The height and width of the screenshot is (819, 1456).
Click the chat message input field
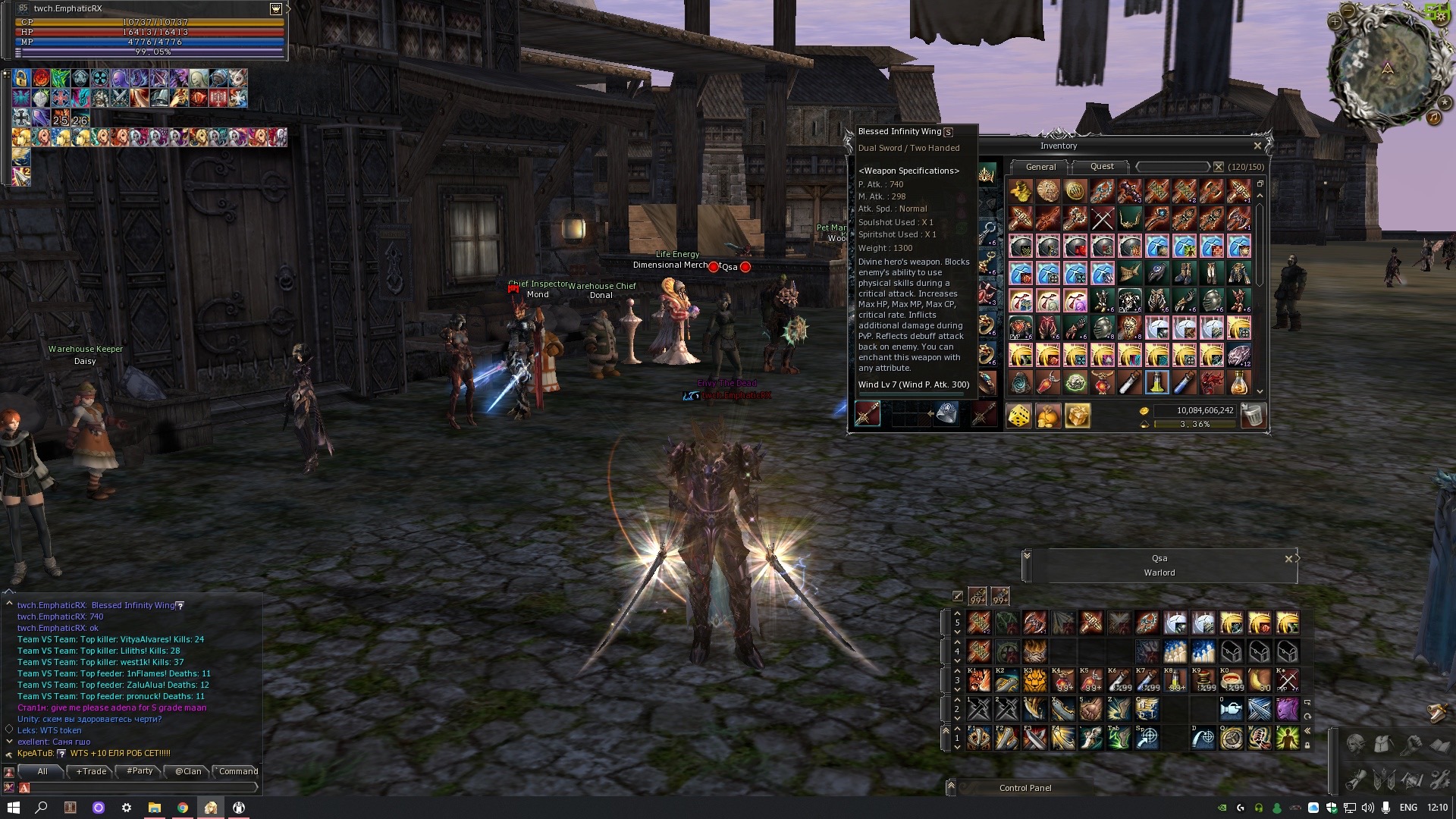click(140, 788)
